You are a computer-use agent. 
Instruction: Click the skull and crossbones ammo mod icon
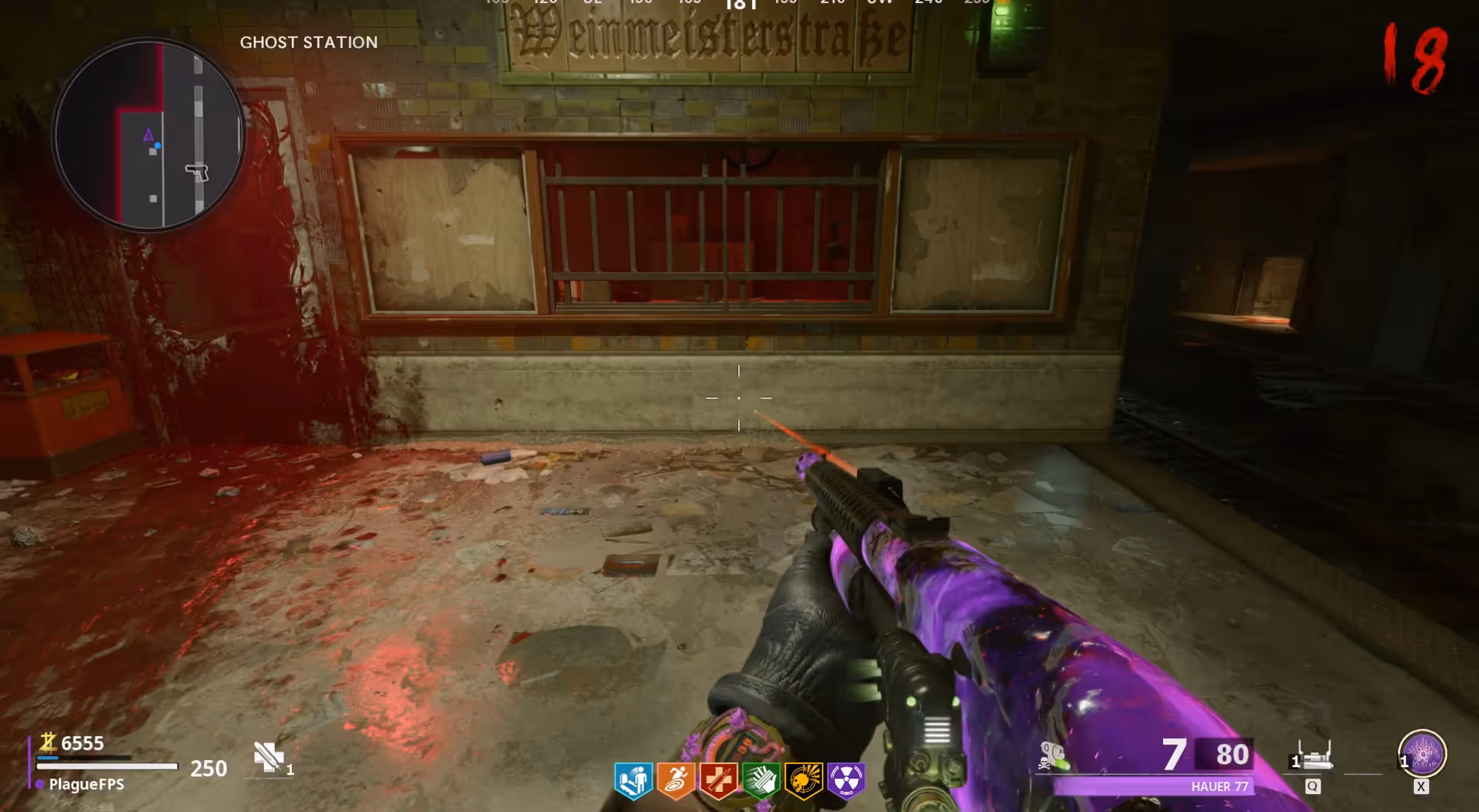tap(1052, 755)
